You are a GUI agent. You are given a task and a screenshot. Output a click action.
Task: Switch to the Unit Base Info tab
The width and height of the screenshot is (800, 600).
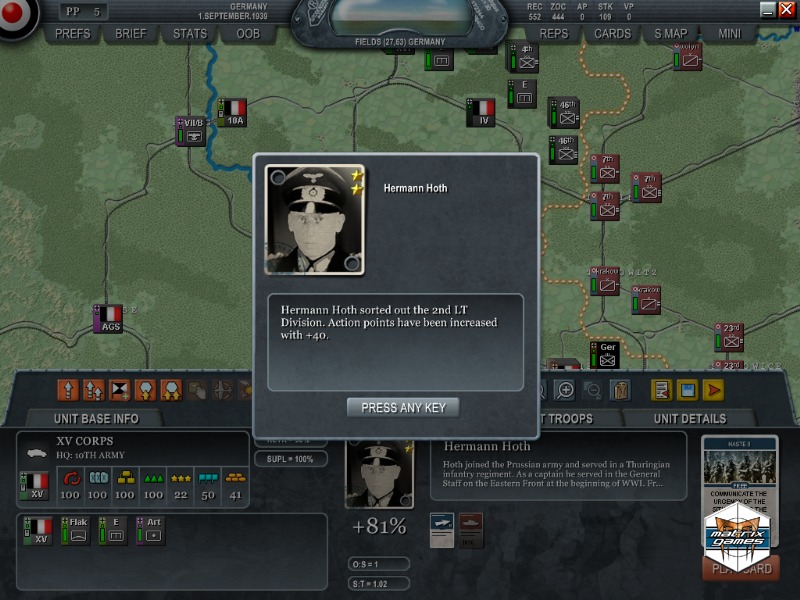tap(96, 418)
